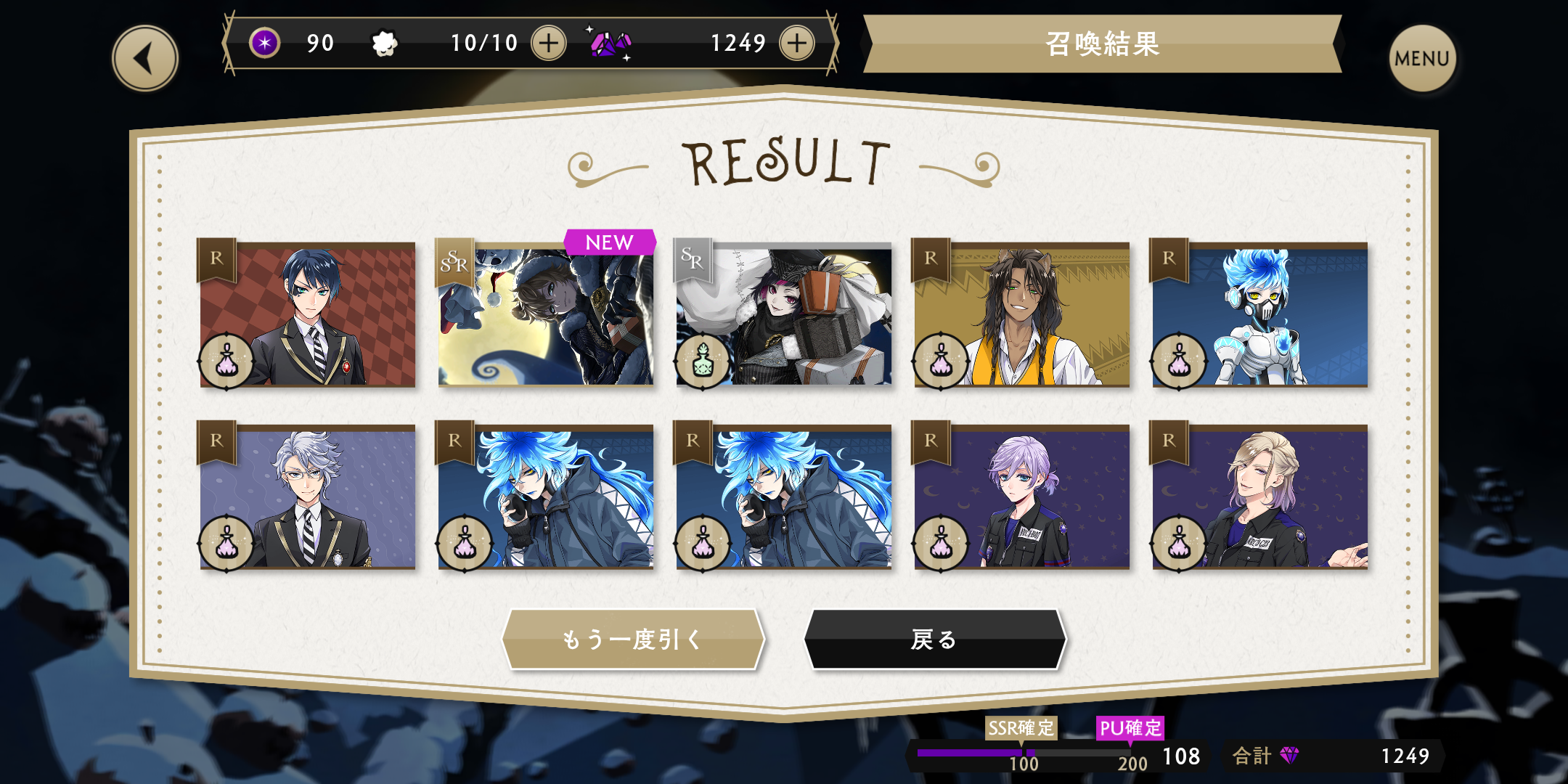Choose the R card with blond-haired character
1568x784 pixels.
[1260, 497]
